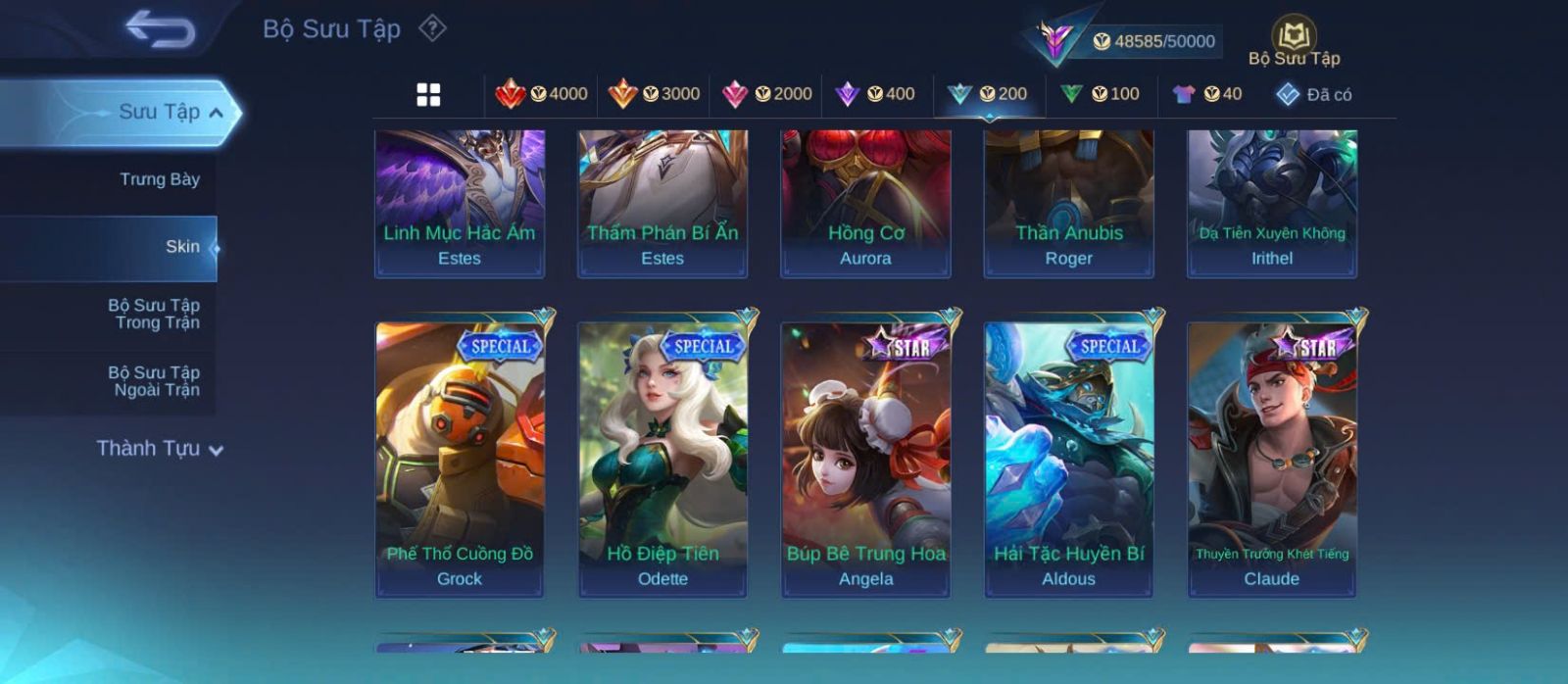Filter skins by the 4000 point tier
Viewport: 1568px width, 684px height.
click(x=542, y=94)
